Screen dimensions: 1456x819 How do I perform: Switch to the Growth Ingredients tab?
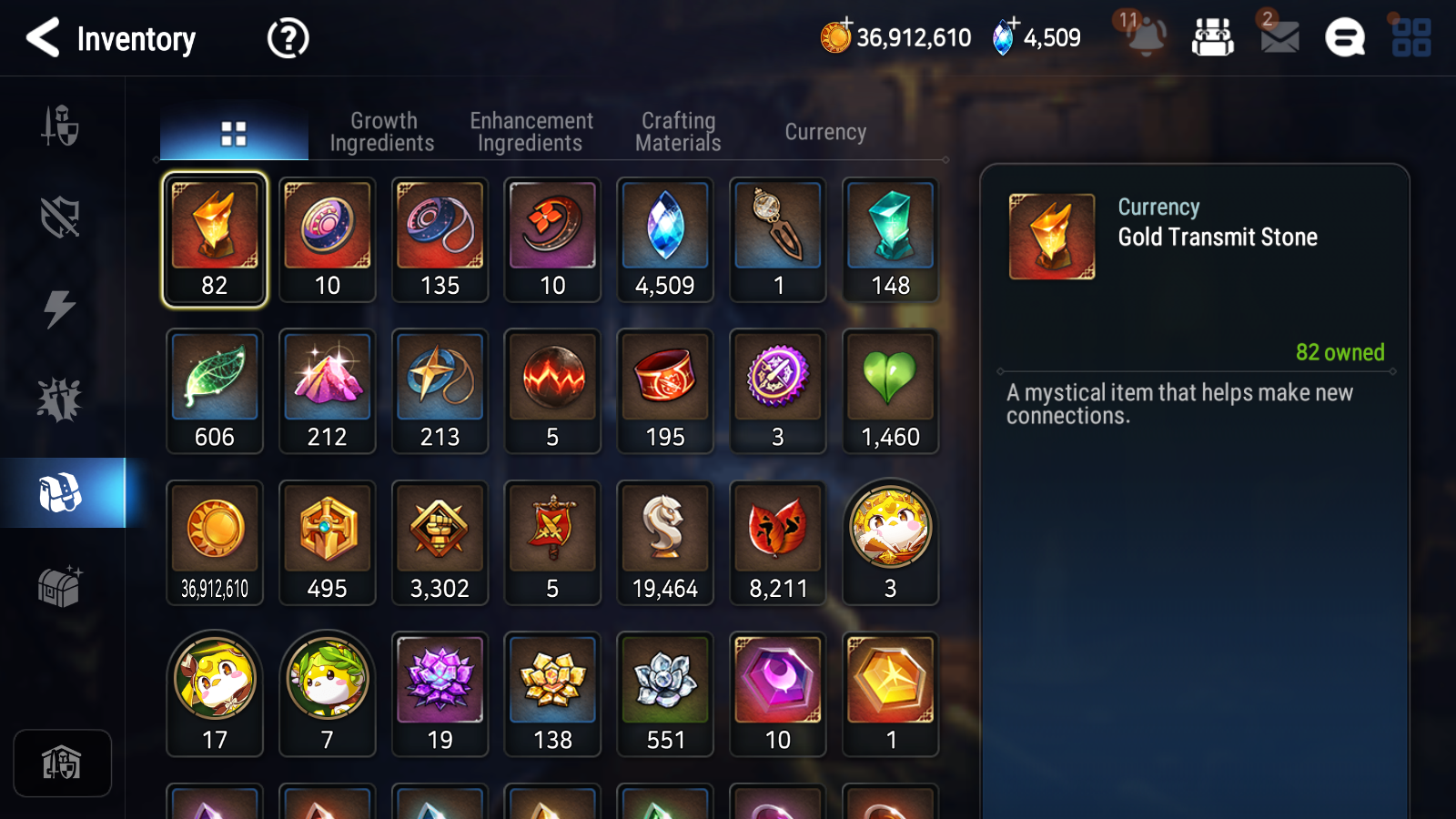tap(382, 132)
